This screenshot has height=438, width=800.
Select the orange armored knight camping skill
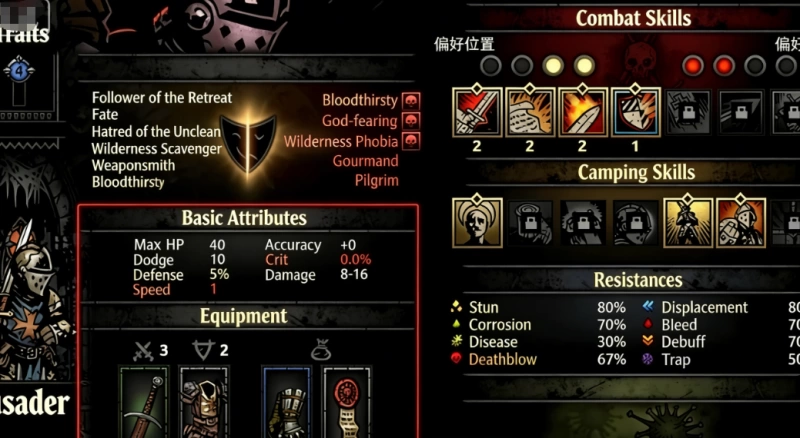point(741,222)
